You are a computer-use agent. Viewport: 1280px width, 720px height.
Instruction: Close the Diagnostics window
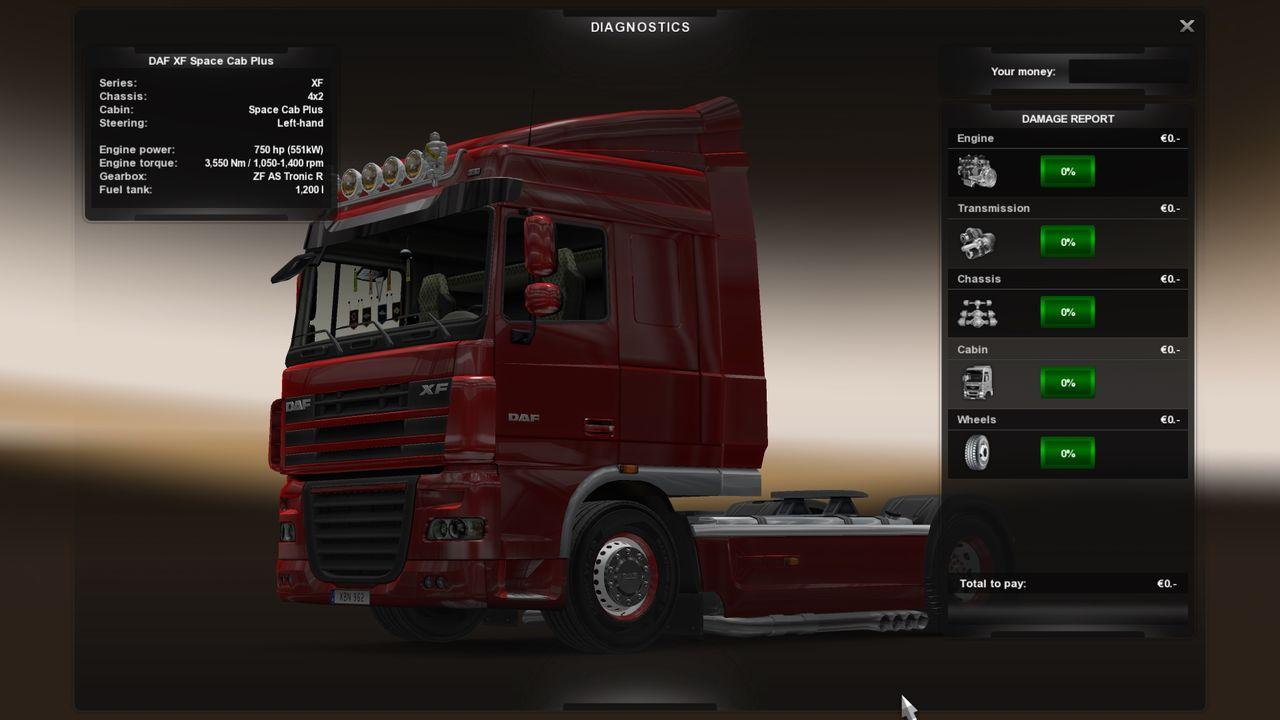pos(1187,26)
